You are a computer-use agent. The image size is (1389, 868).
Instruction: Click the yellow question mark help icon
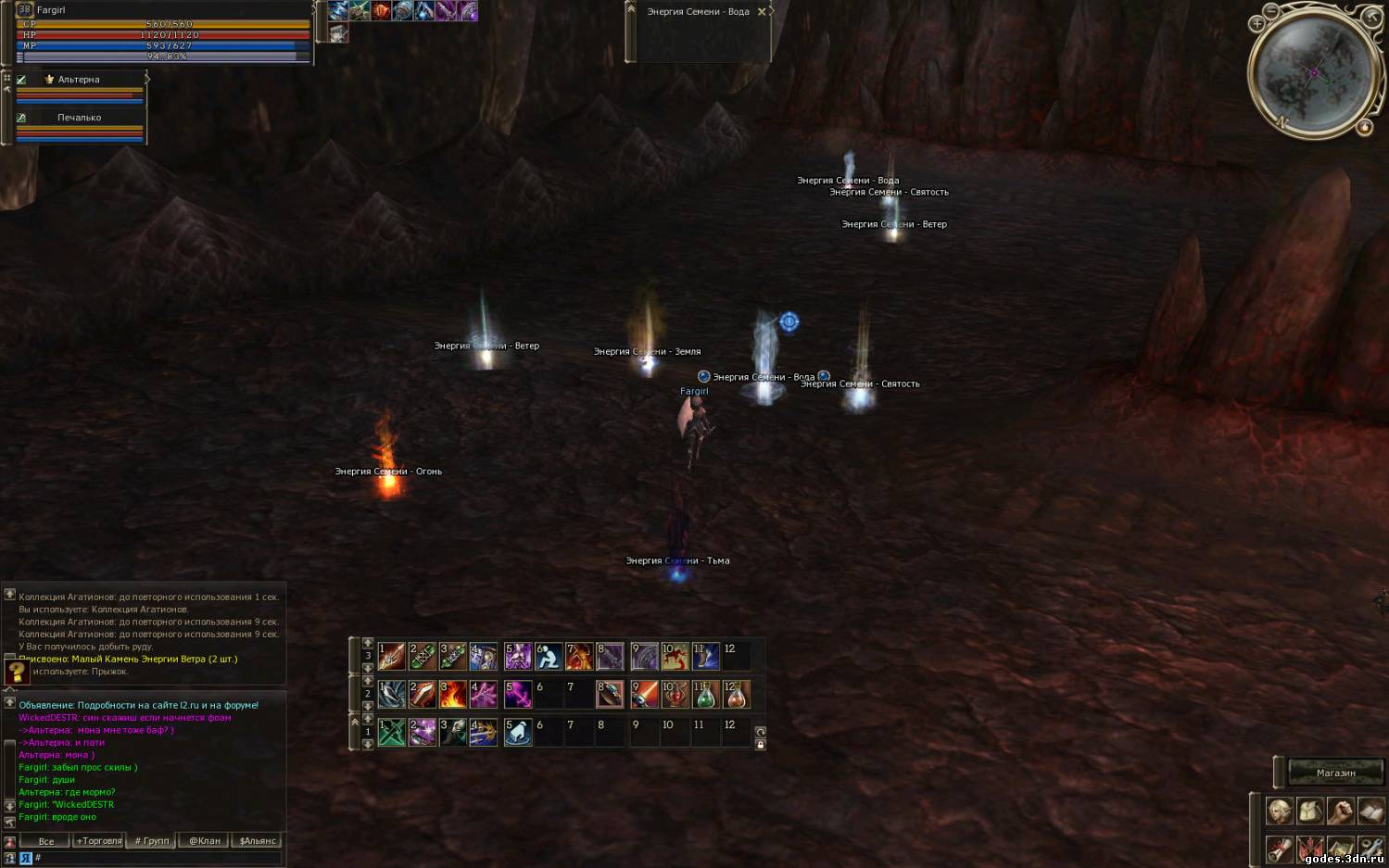(17, 673)
